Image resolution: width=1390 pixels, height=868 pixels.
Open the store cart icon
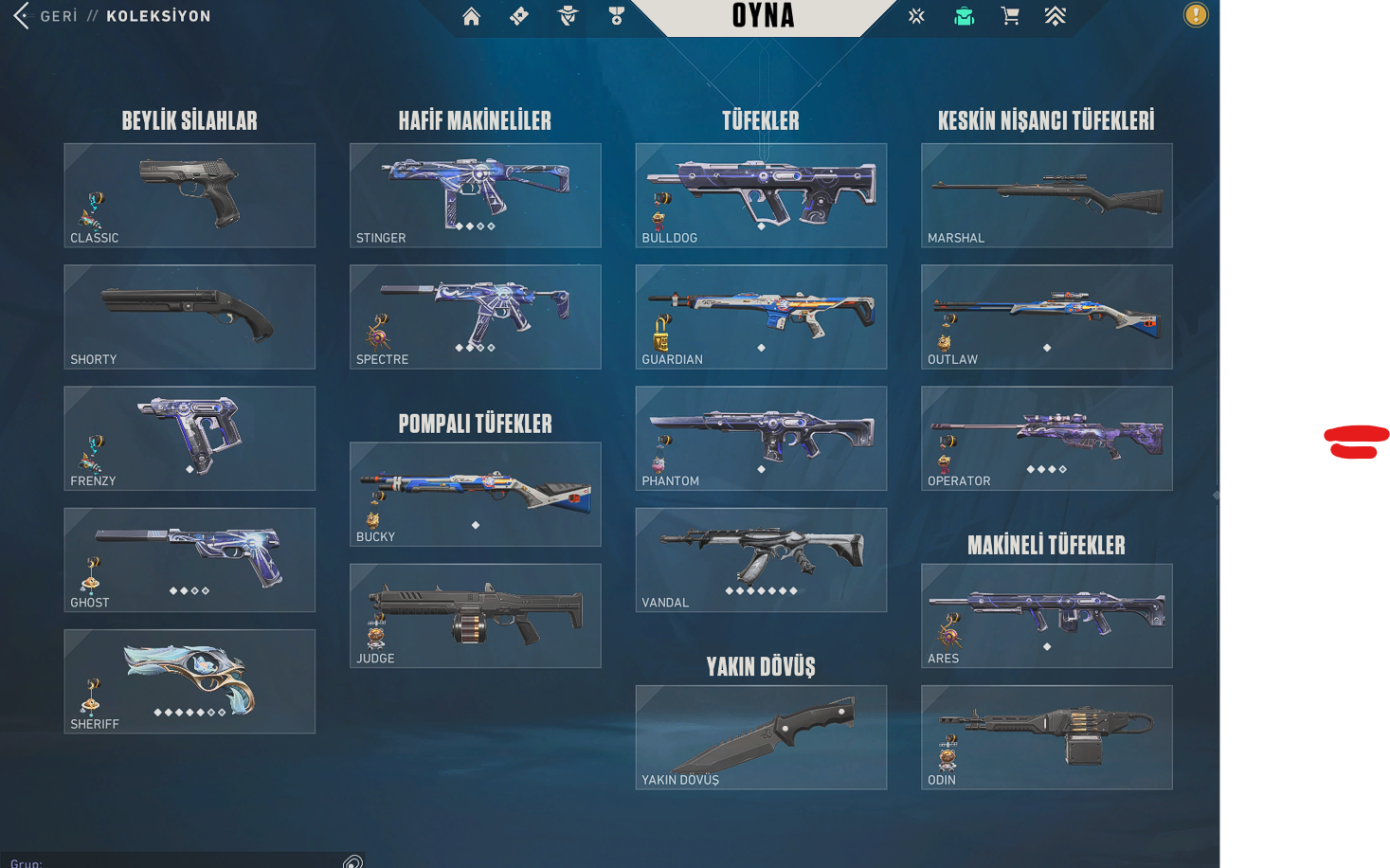[x=1010, y=16]
